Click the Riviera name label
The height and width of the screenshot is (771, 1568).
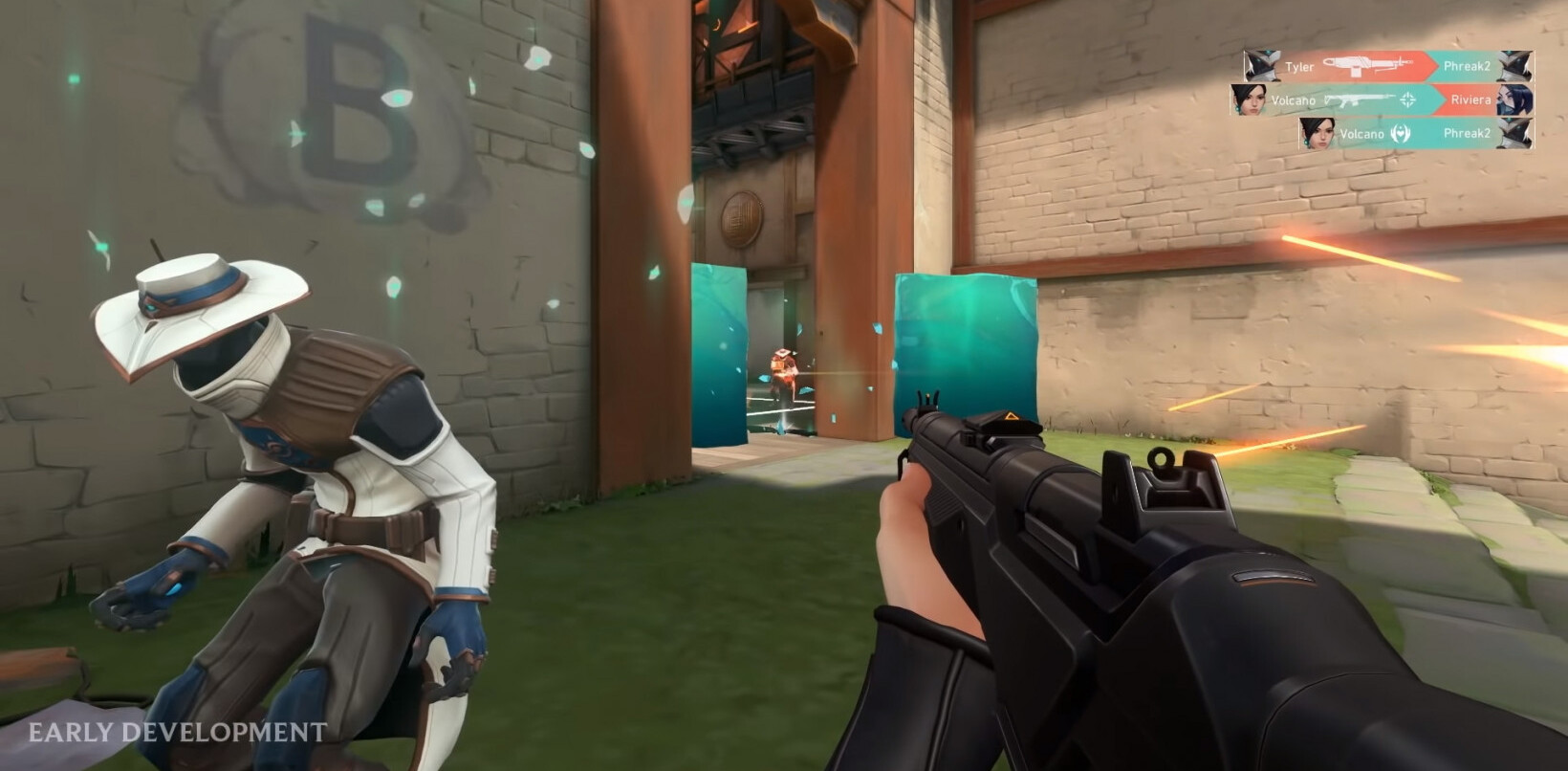tap(1470, 100)
